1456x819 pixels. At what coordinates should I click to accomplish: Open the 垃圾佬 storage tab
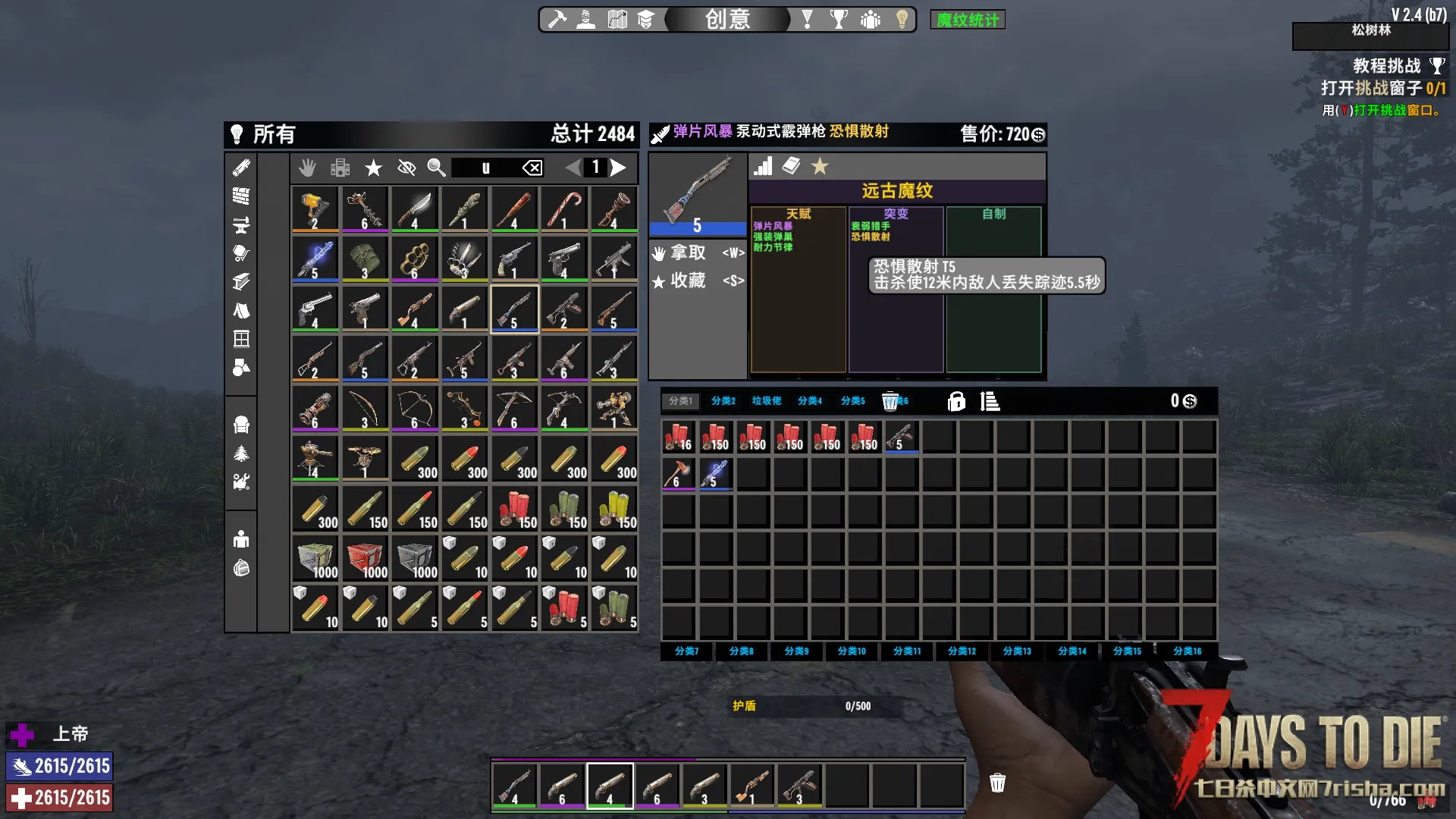pos(766,401)
